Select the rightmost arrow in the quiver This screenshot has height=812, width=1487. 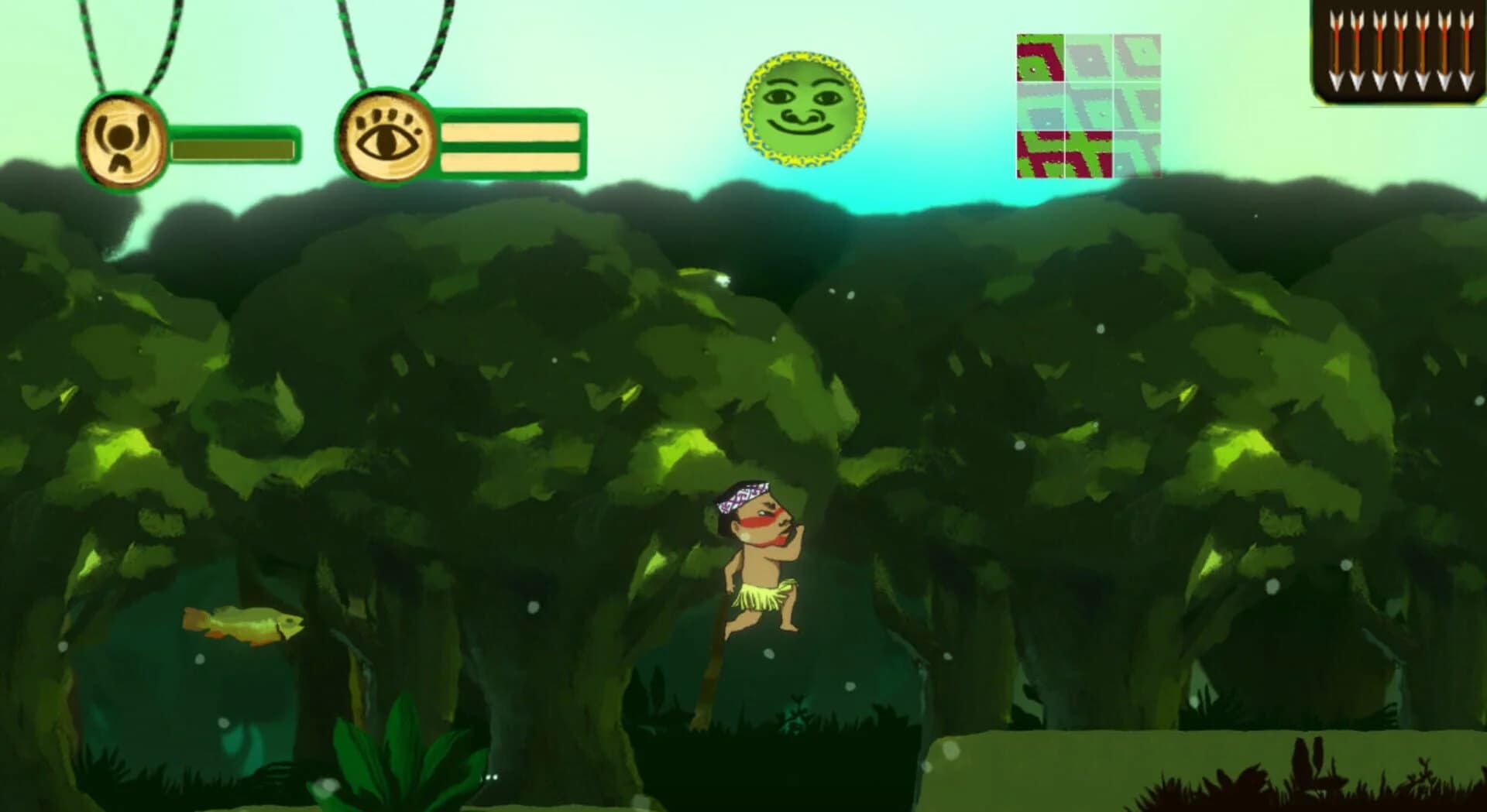click(x=1466, y=46)
